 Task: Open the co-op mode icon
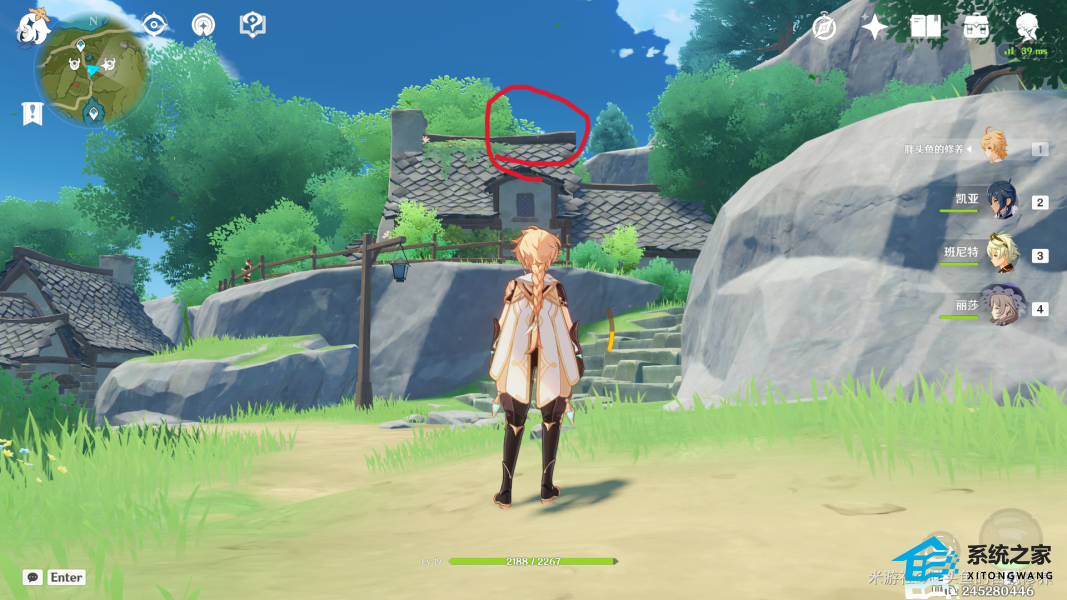click(x=204, y=25)
